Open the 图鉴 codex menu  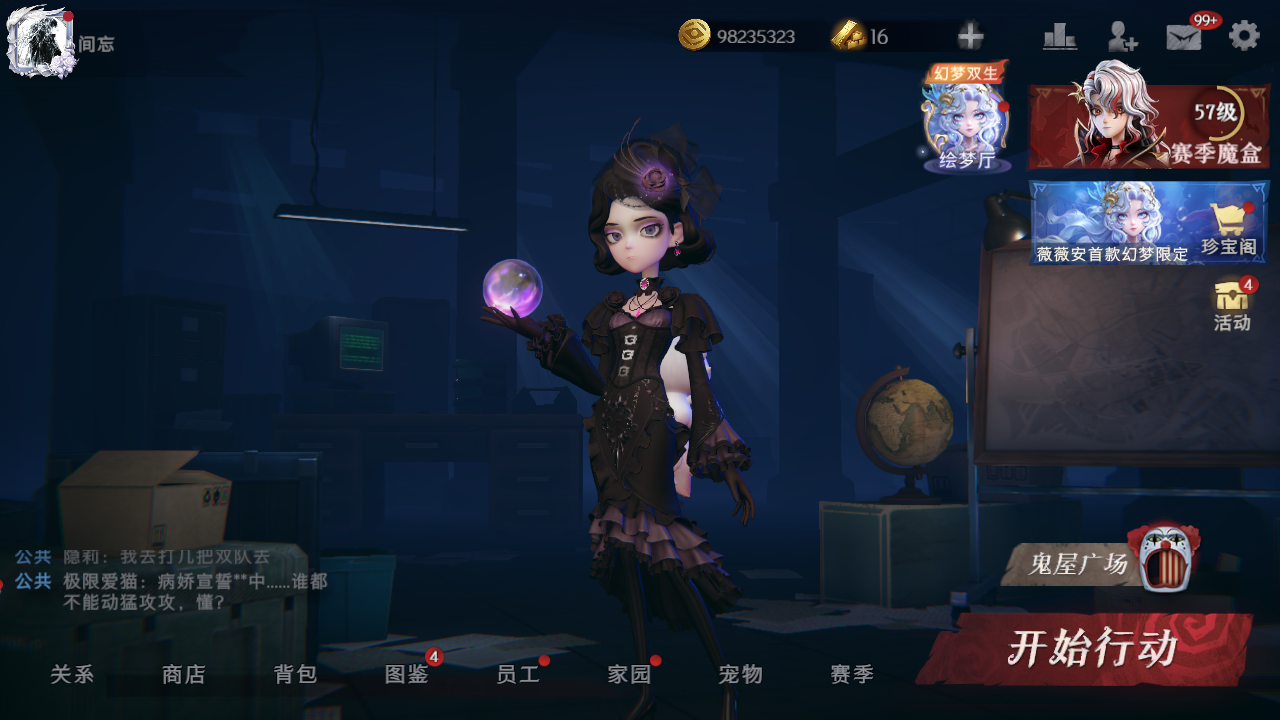(x=407, y=675)
